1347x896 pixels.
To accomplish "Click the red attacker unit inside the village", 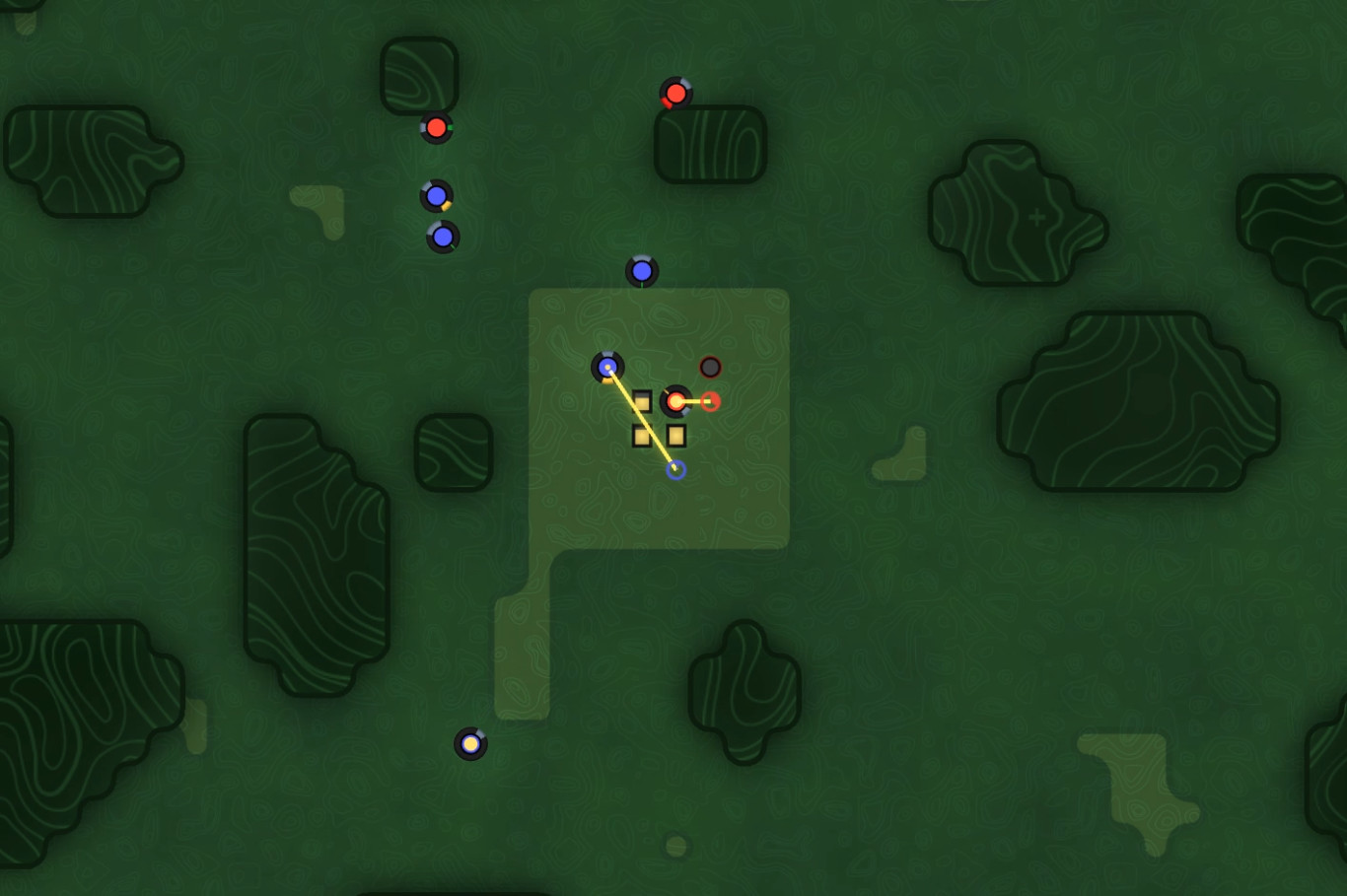I will pyautogui.click(x=676, y=400).
